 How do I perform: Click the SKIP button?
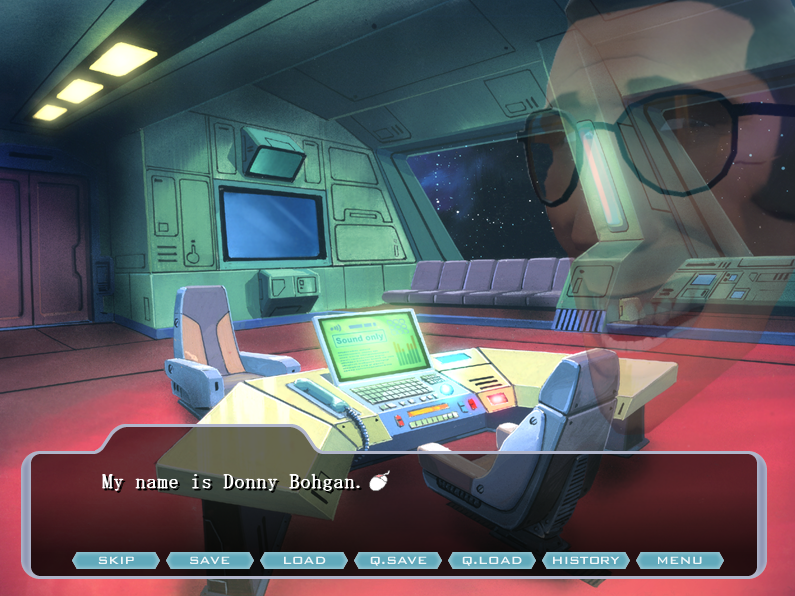click(x=116, y=560)
